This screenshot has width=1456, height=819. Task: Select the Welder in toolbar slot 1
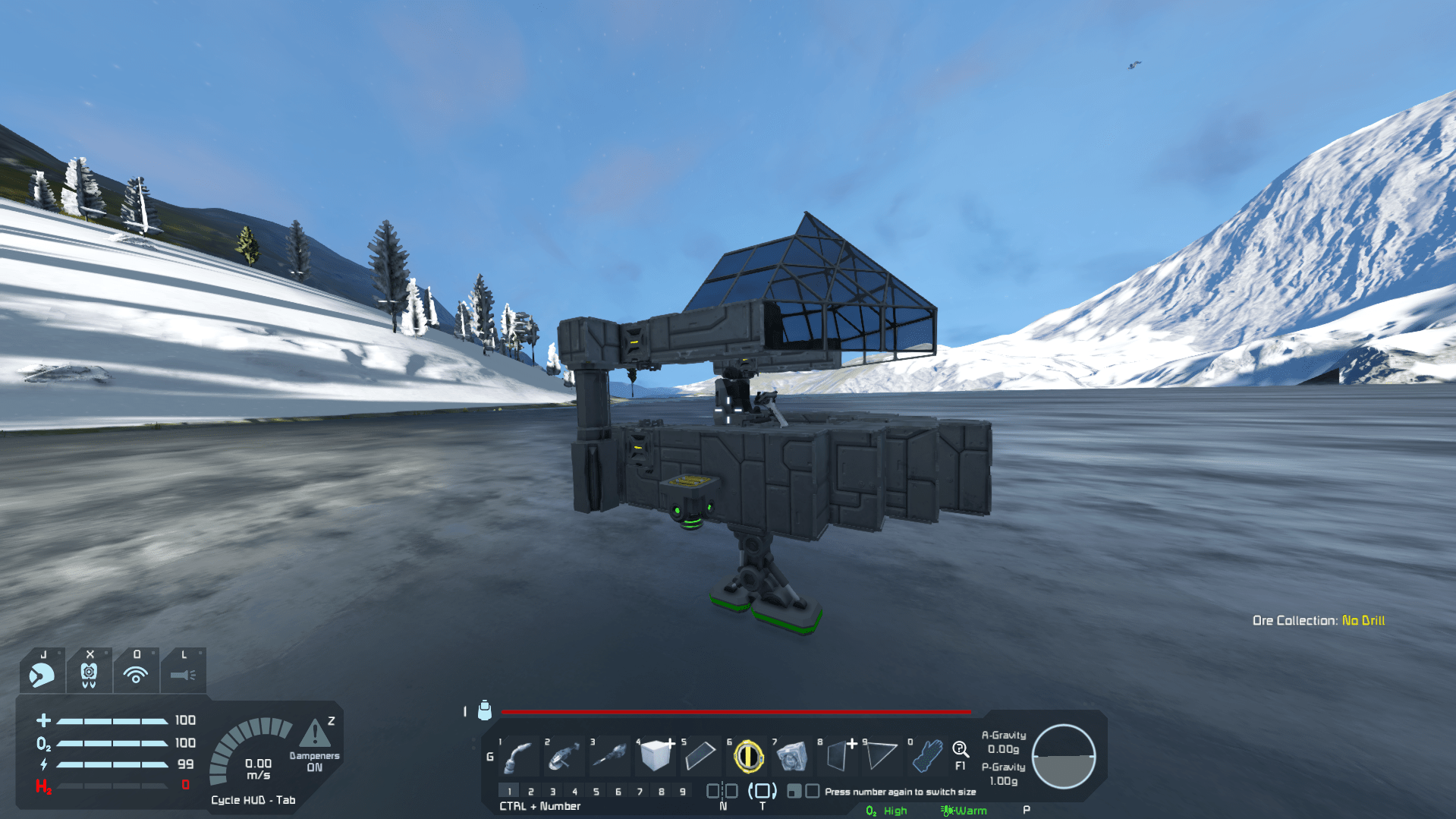[x=517, y=755]
